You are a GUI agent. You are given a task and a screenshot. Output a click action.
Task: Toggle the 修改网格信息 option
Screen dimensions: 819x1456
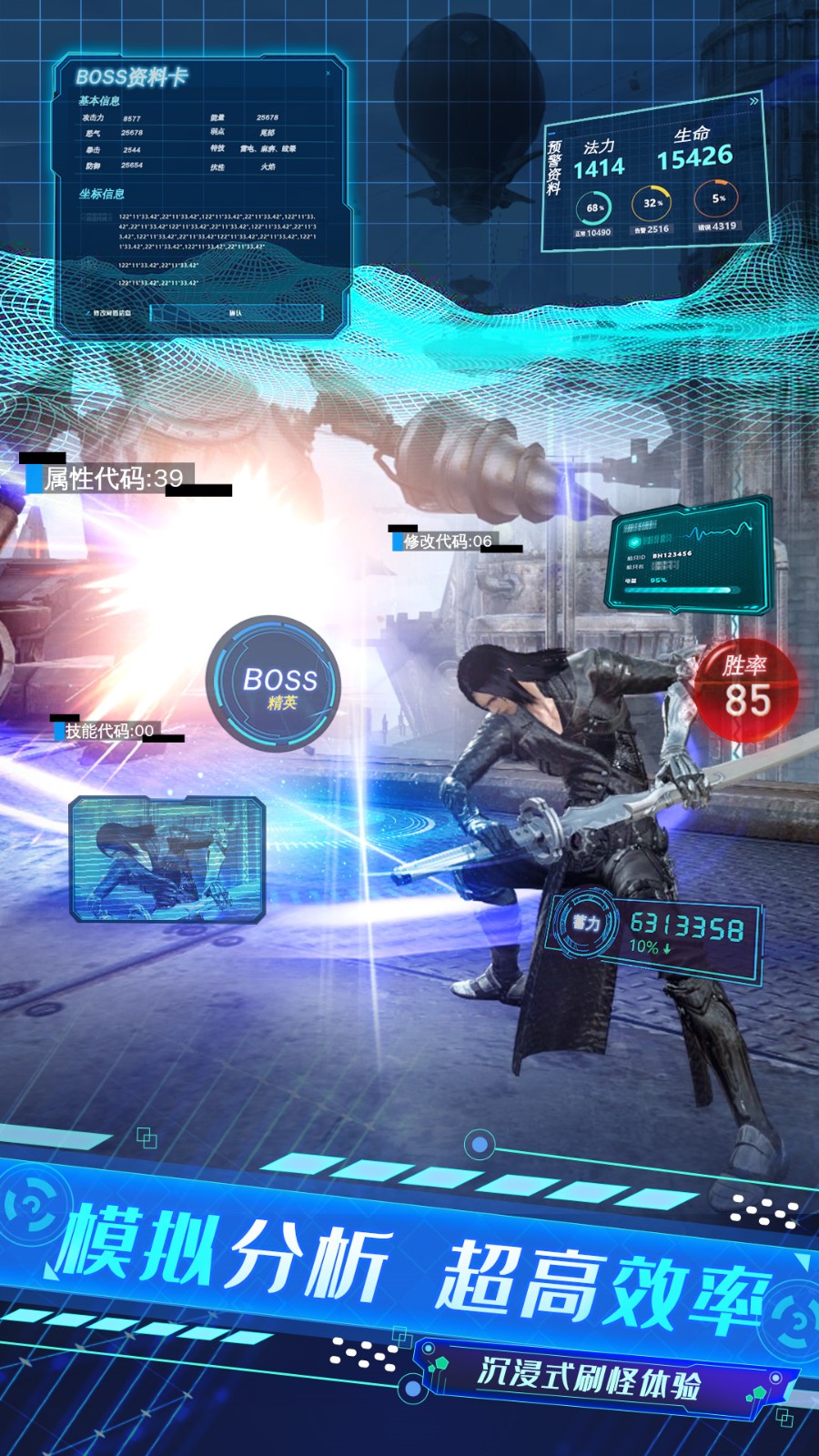(108, 313)
